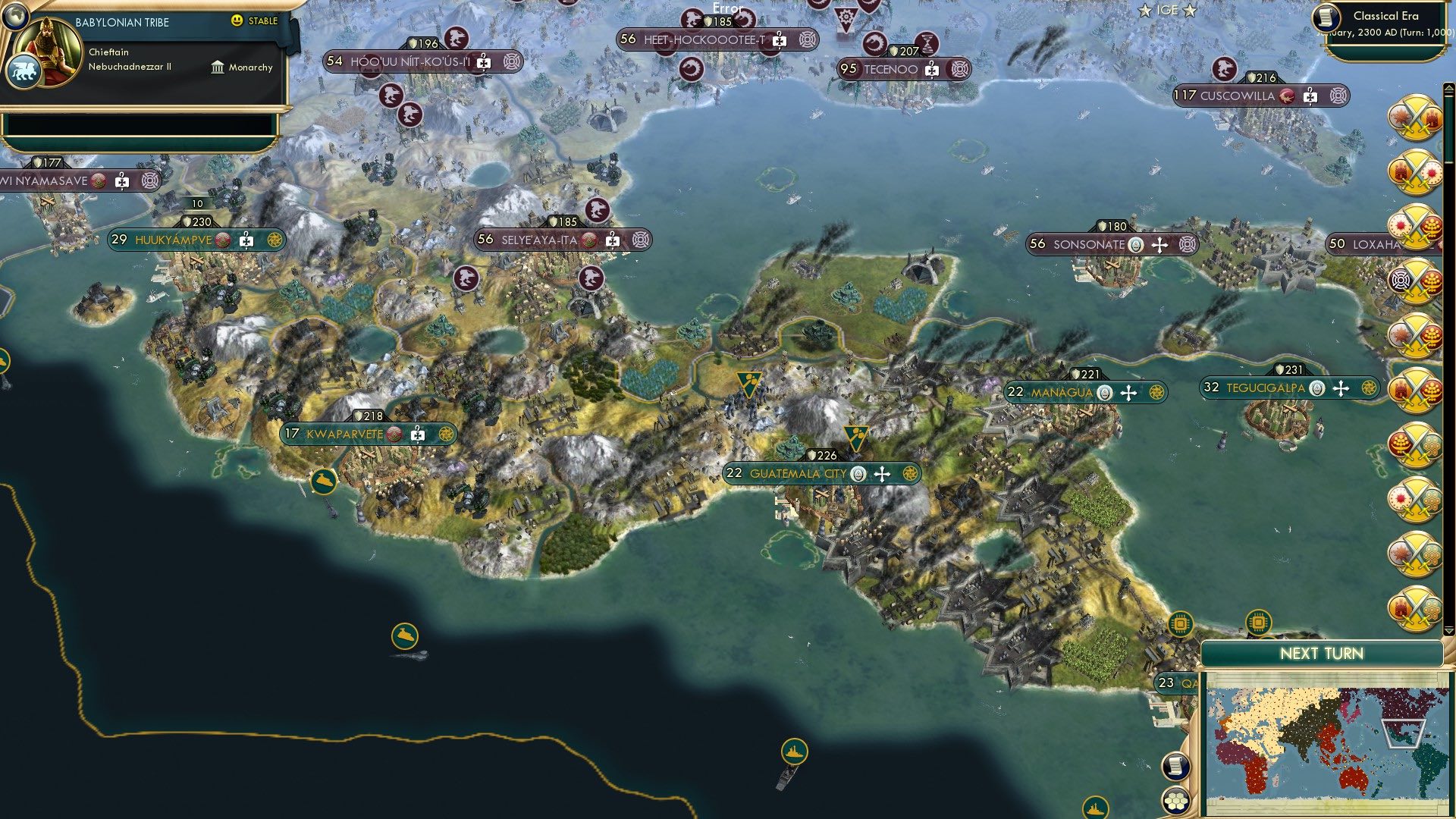Select the Nebuchadnezzar II leader portrait

52,52
